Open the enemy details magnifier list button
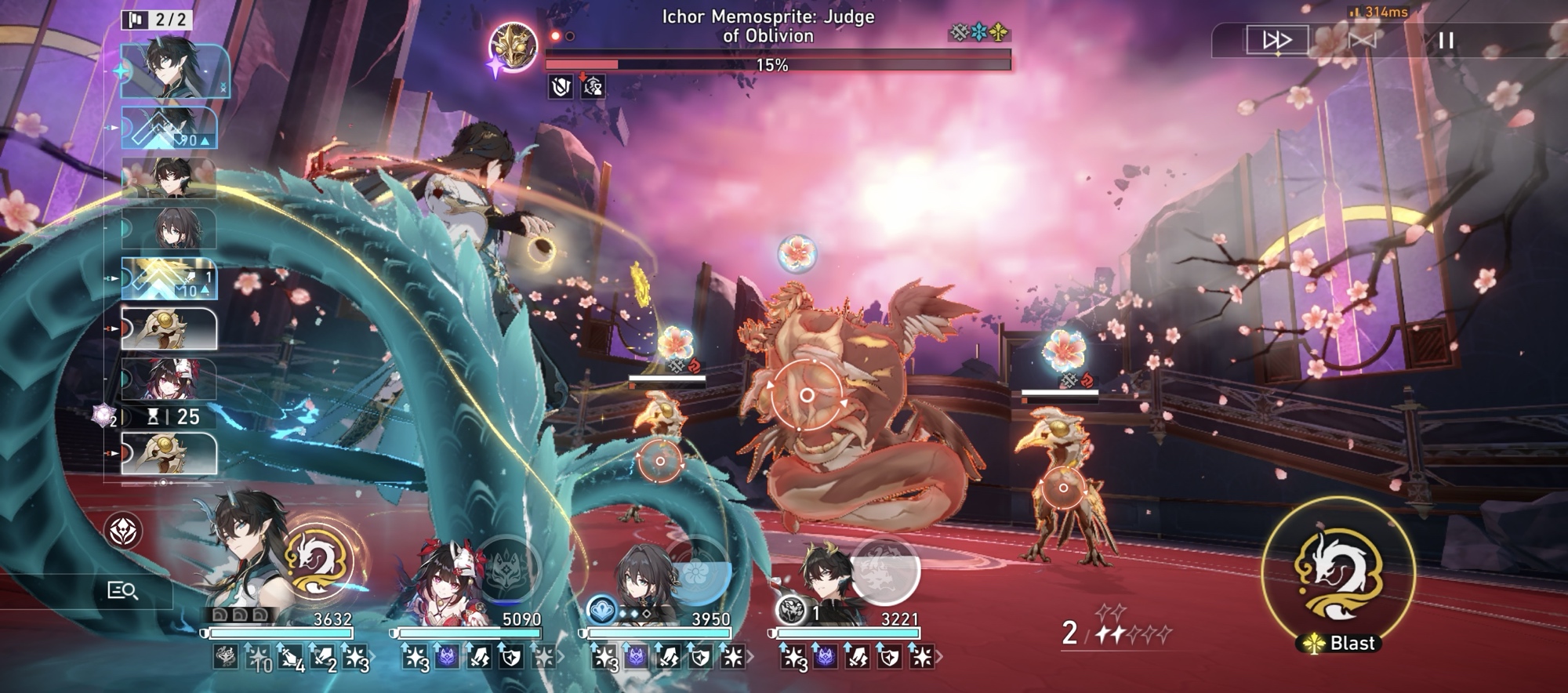 pos(122,590)
